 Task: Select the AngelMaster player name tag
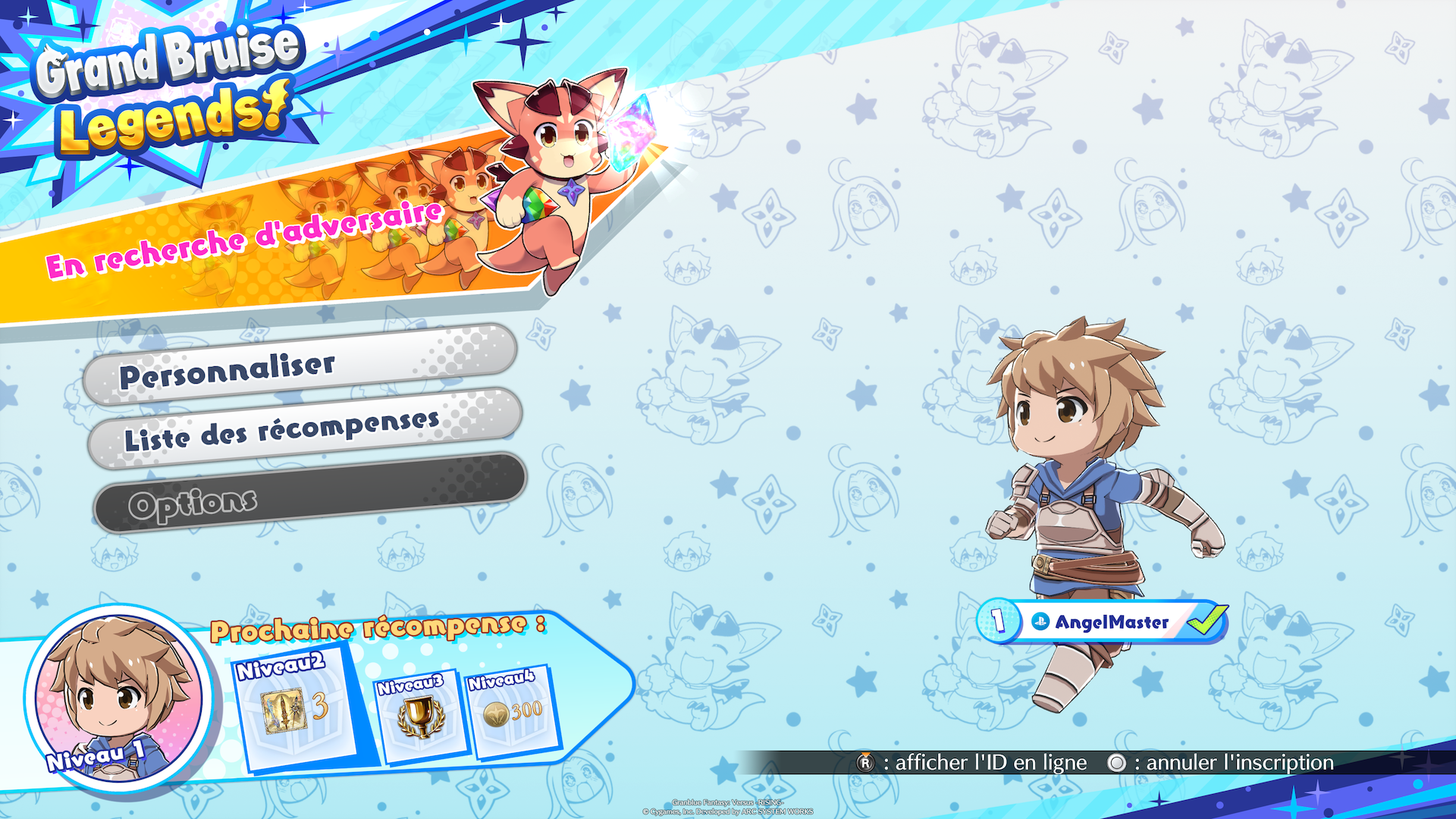1102,622
